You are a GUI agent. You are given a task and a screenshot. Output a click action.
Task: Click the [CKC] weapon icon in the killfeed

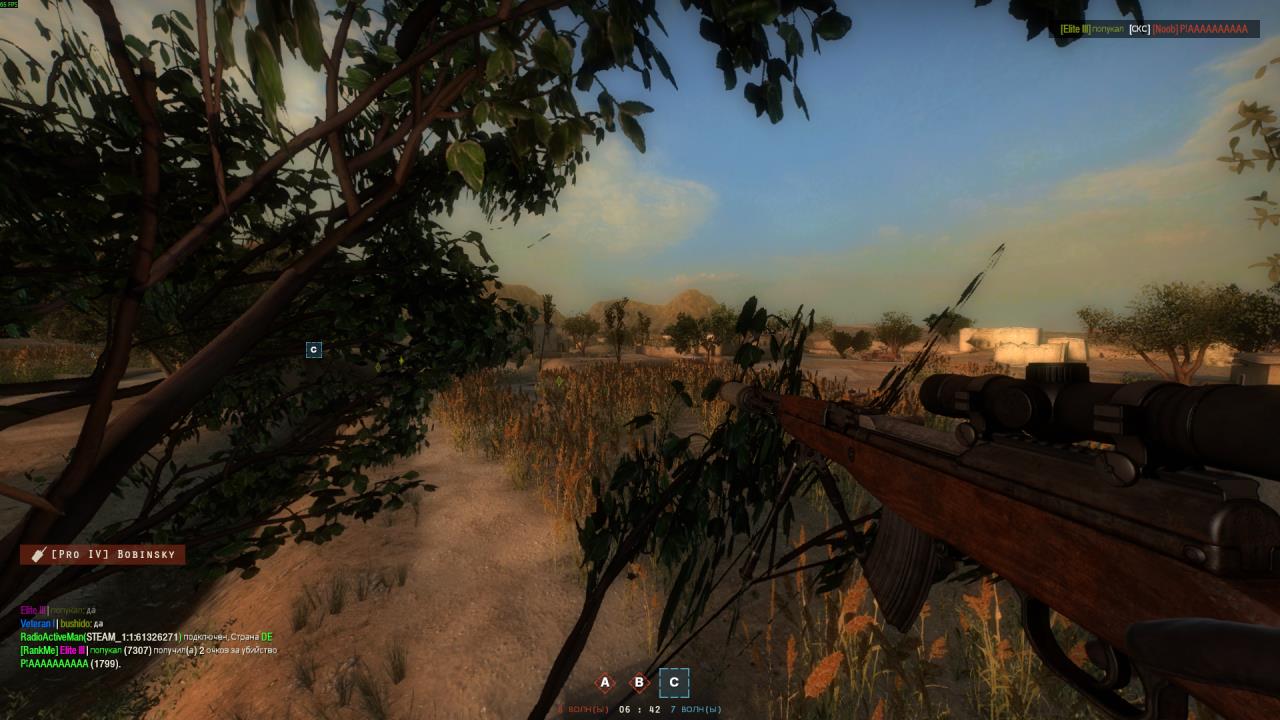pyautogui.click(x=1139, y=29)
